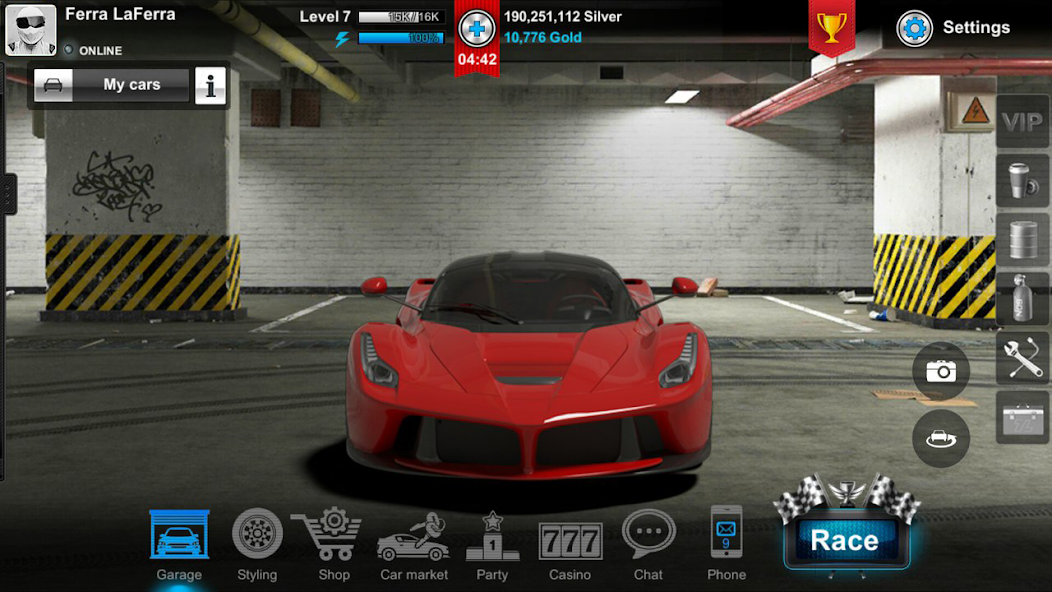Open the toolbox icon
The width and height of the screenshot is (1052, 592).
(x=1022, y=416)
